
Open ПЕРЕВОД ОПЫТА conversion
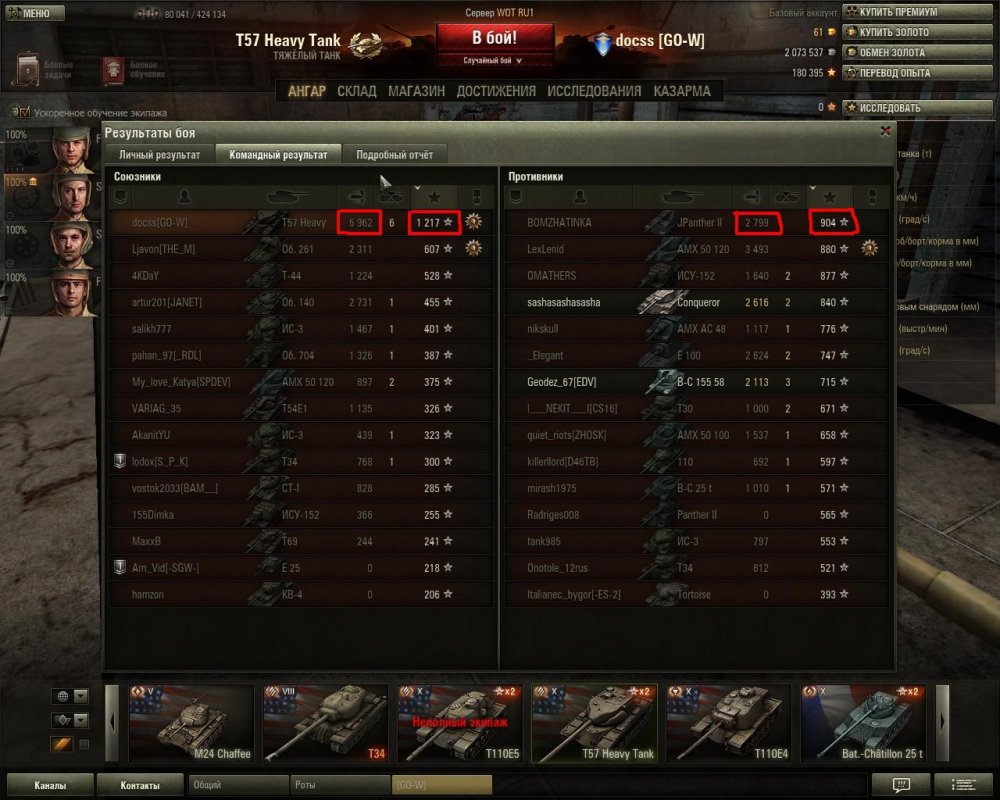point(893,72)
